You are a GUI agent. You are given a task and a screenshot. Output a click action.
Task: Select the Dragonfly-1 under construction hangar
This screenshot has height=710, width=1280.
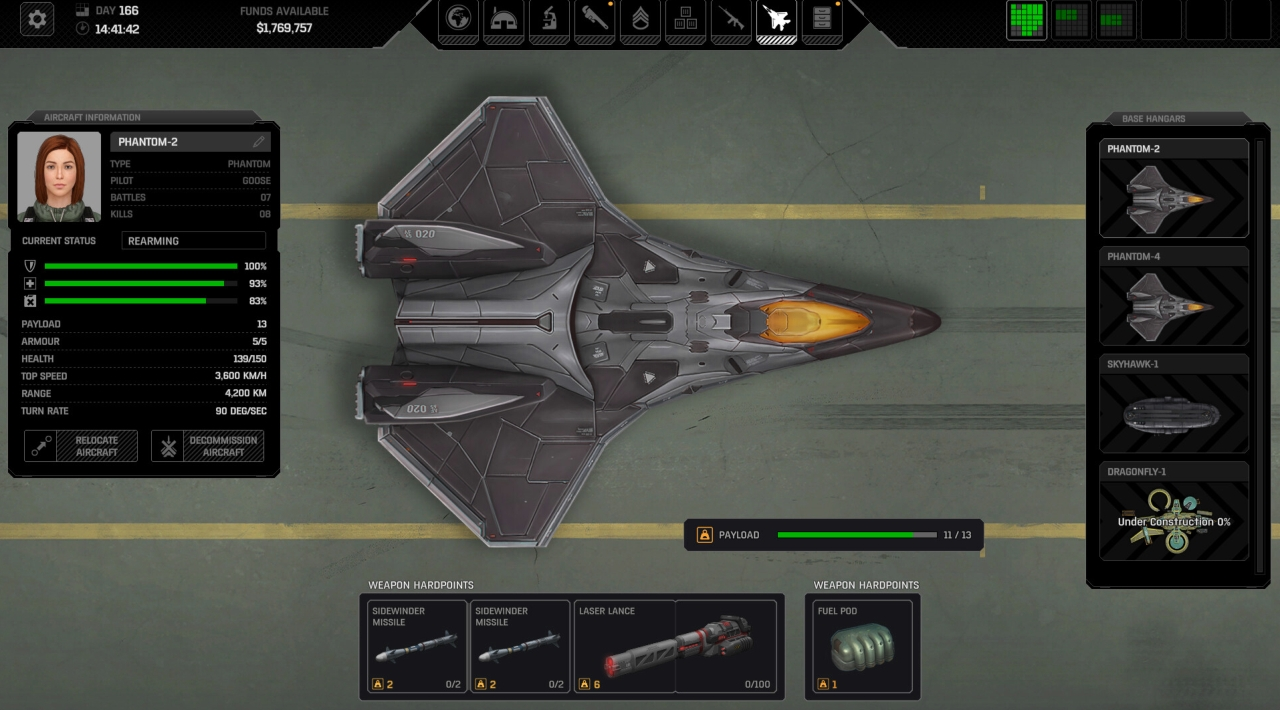tap(1174, 512)
